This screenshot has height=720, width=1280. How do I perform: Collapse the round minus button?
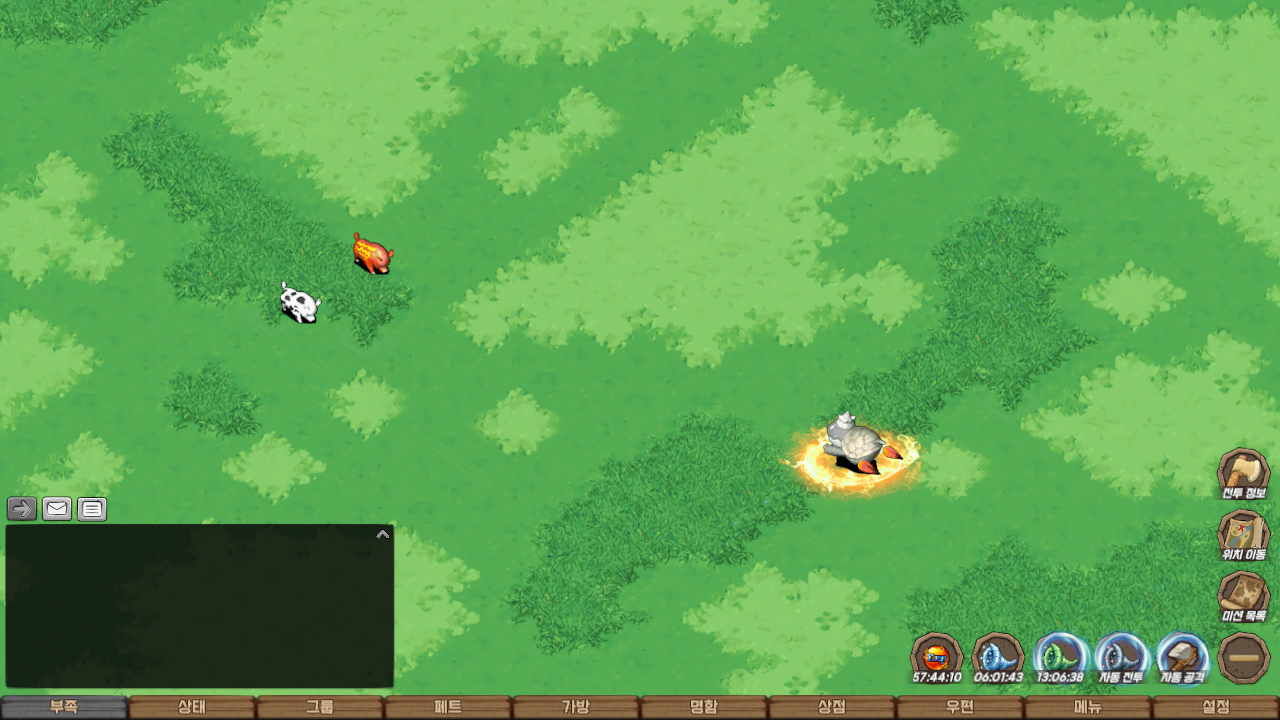point(1244,658)
